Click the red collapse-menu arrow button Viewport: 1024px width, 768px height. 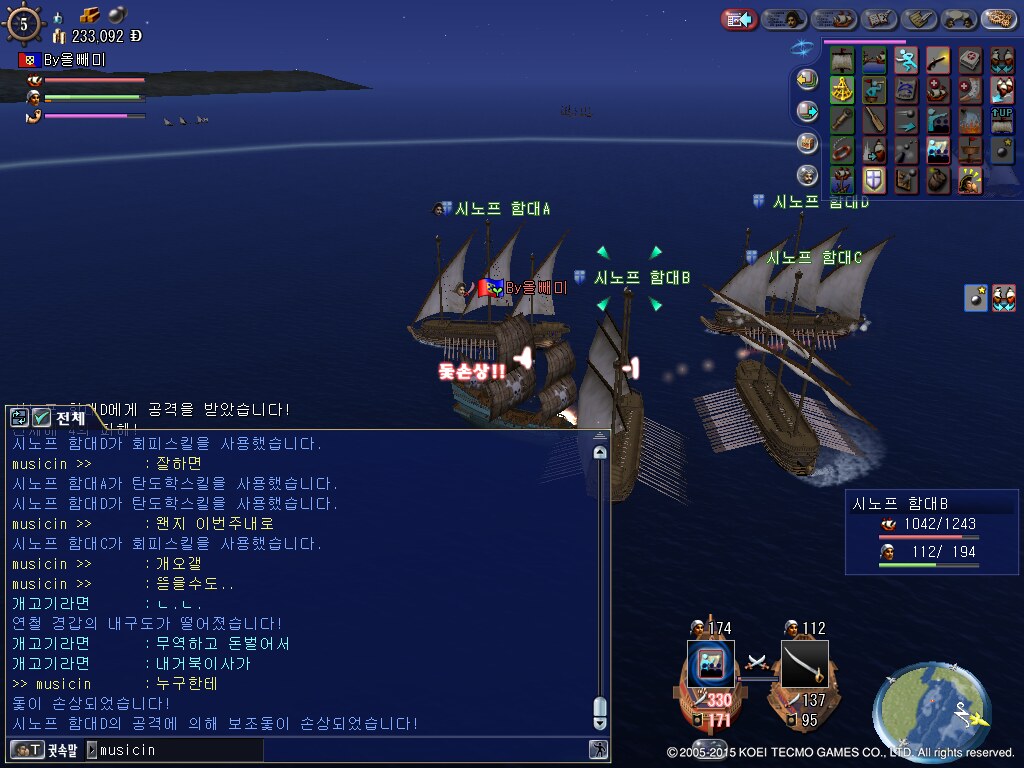(x=739, y=19)
